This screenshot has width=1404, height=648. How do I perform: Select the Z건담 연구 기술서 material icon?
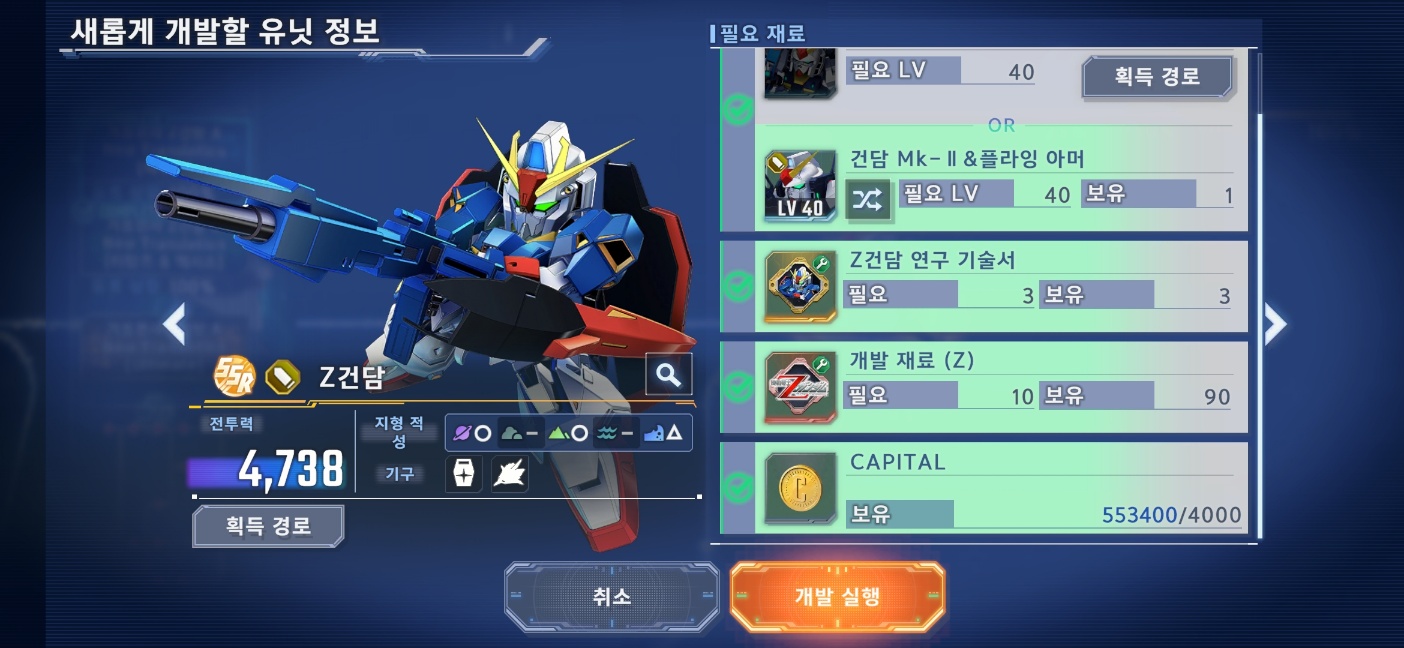click(800, 287)
